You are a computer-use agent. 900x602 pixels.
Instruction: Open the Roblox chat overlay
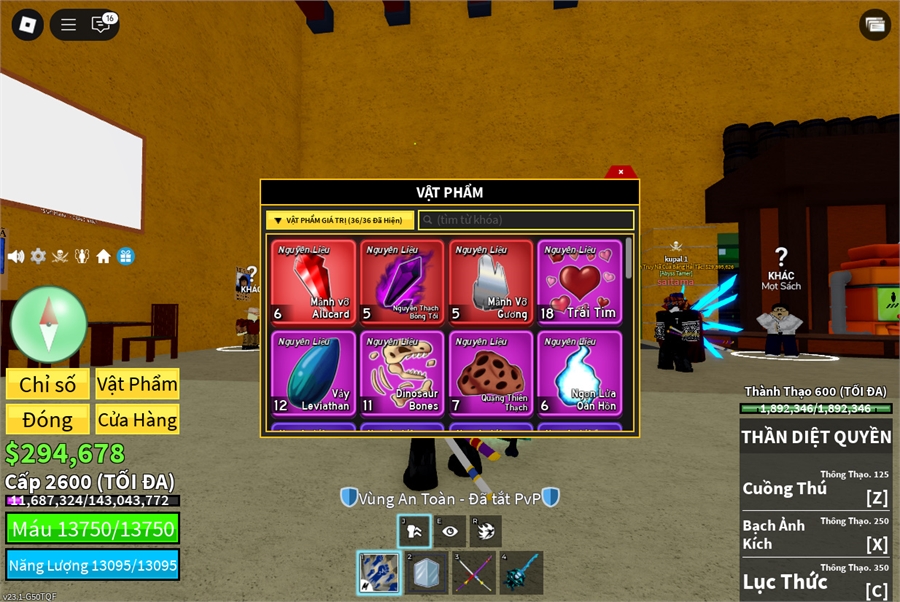pyautogui.click(x=102, y=25)
